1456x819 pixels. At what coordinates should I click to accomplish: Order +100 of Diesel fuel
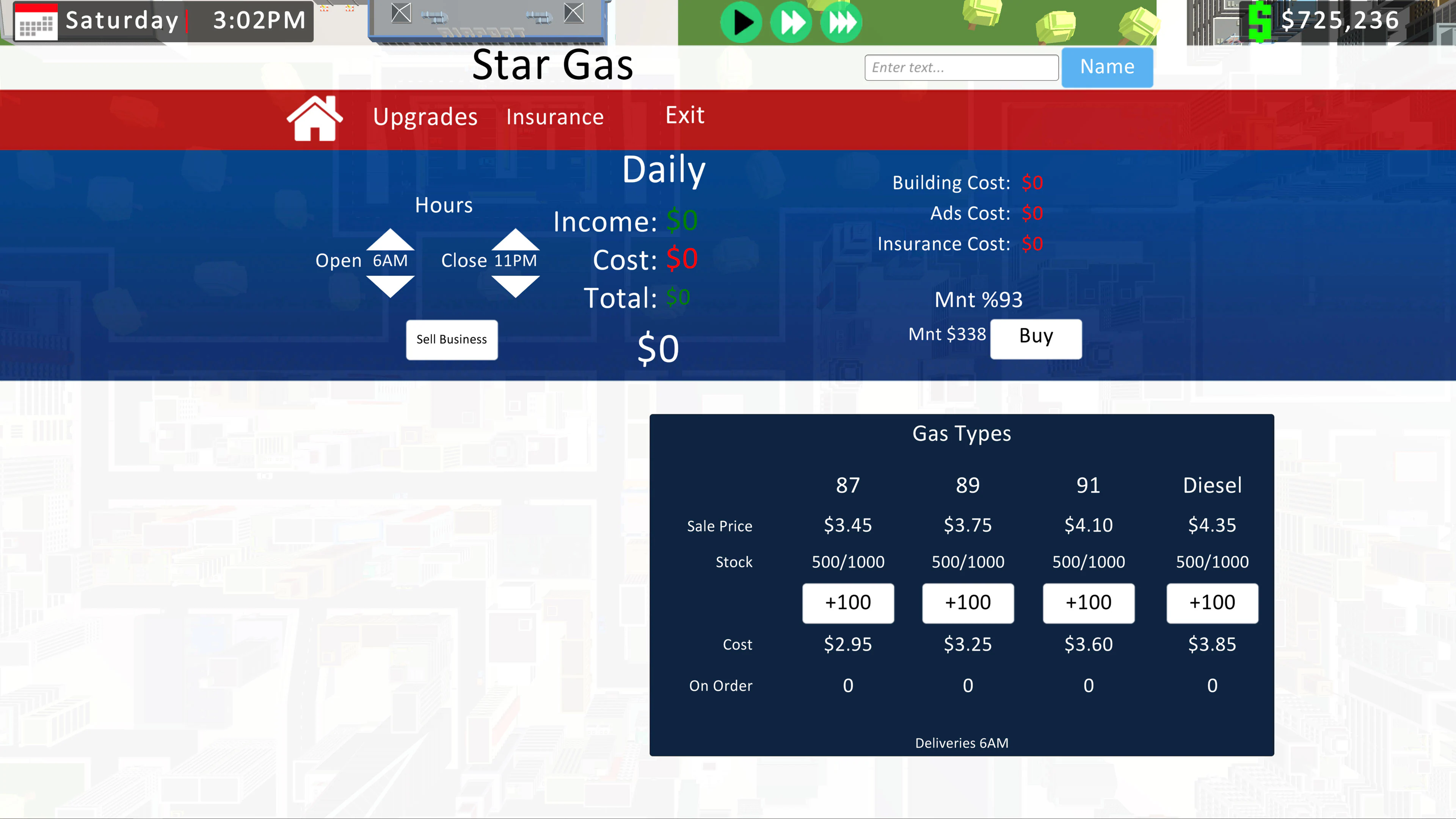coord(1212,602)
